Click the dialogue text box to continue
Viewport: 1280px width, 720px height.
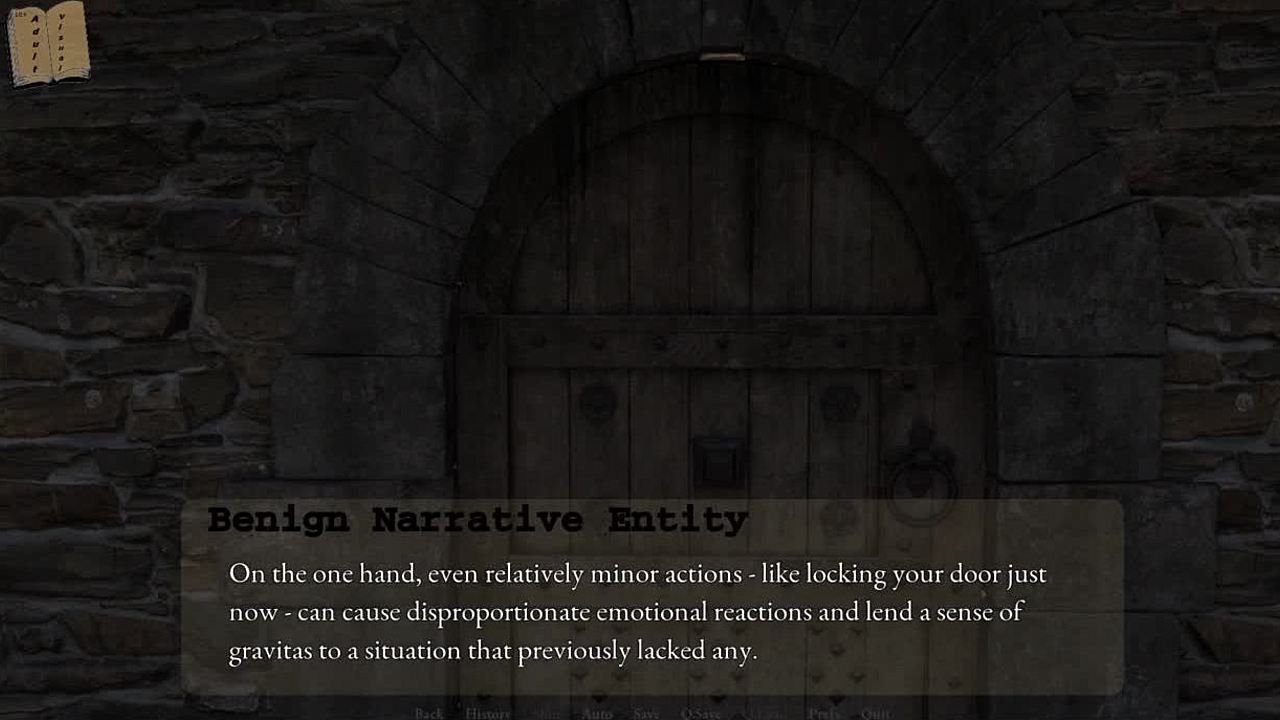coord(652,611)
